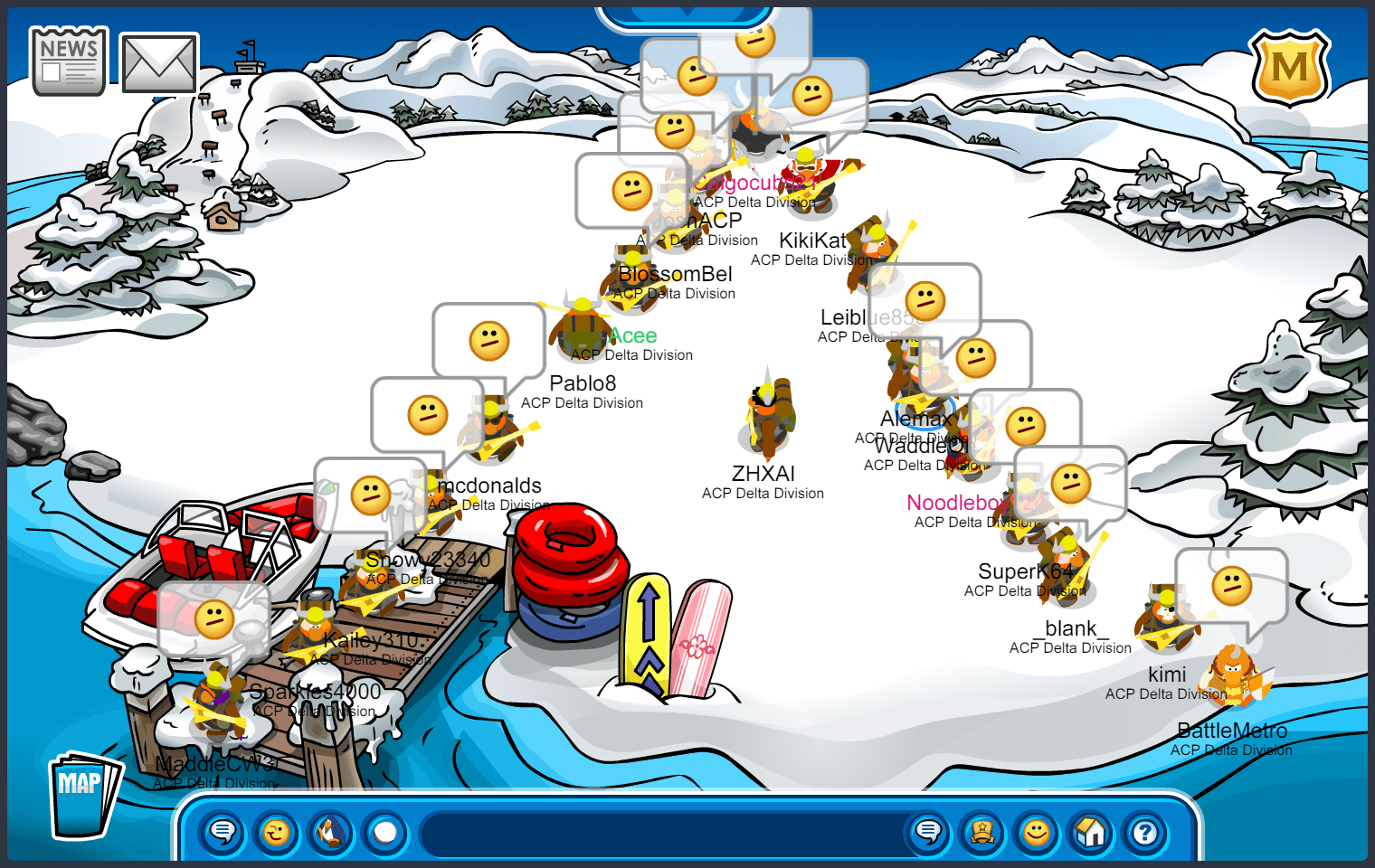Send chat message with speech bubble button
This screenshot has width=1375, height=868.
pos(928,832)
